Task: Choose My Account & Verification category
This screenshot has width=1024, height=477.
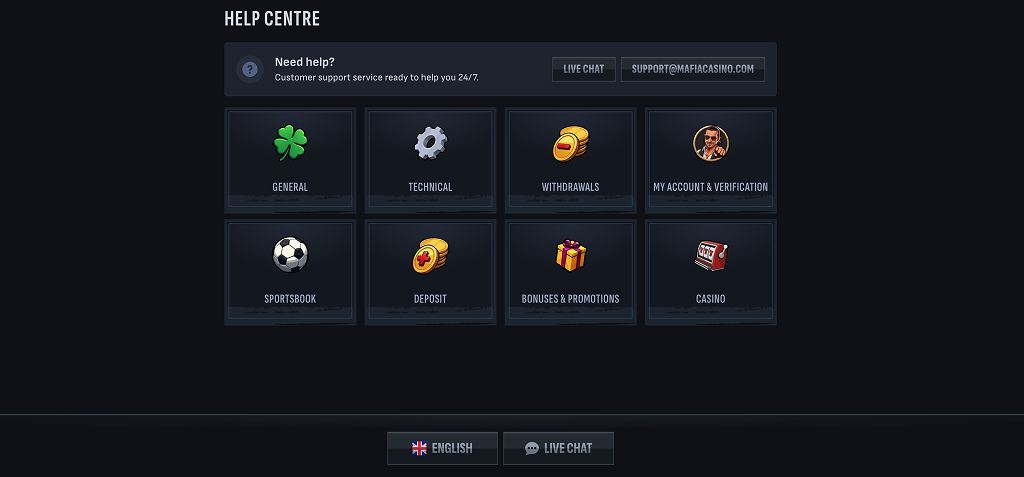Action: click(710, 160)
